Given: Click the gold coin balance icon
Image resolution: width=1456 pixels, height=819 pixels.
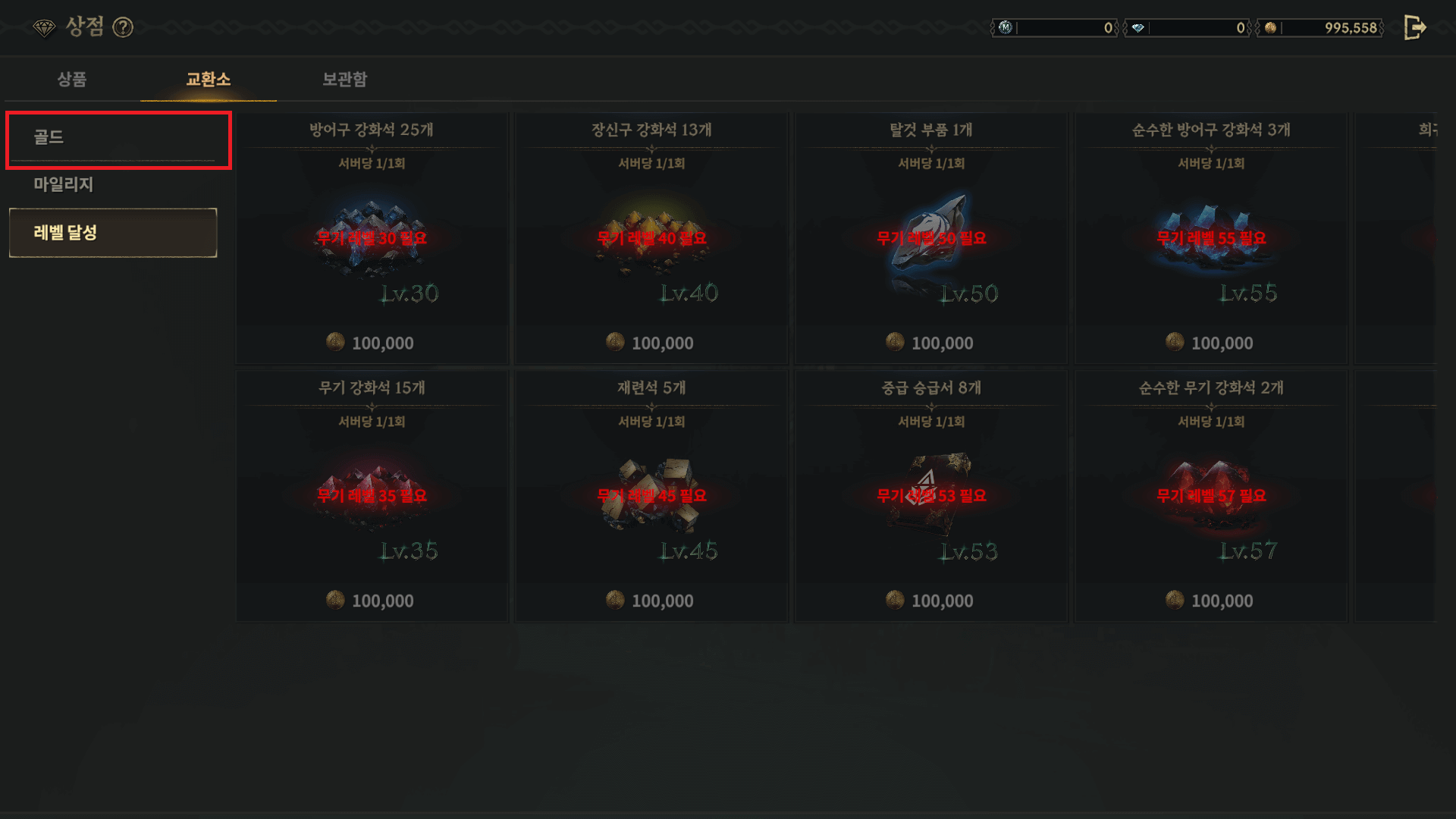Looking at the screenshot, I should coord(1267,28).
